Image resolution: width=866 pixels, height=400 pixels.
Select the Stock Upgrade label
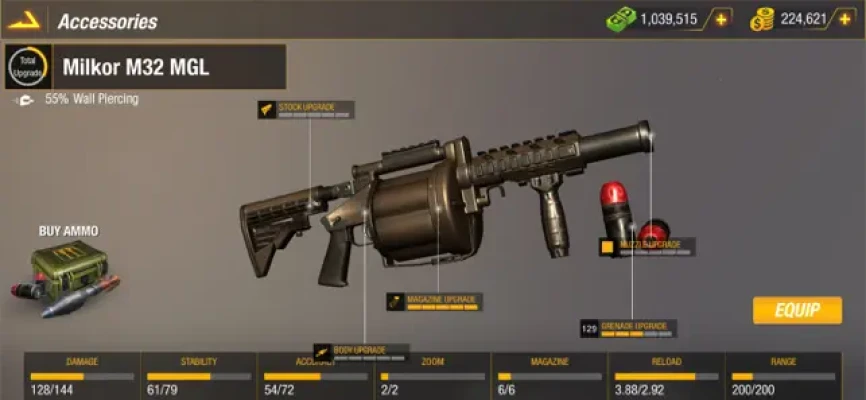point(305,107)
